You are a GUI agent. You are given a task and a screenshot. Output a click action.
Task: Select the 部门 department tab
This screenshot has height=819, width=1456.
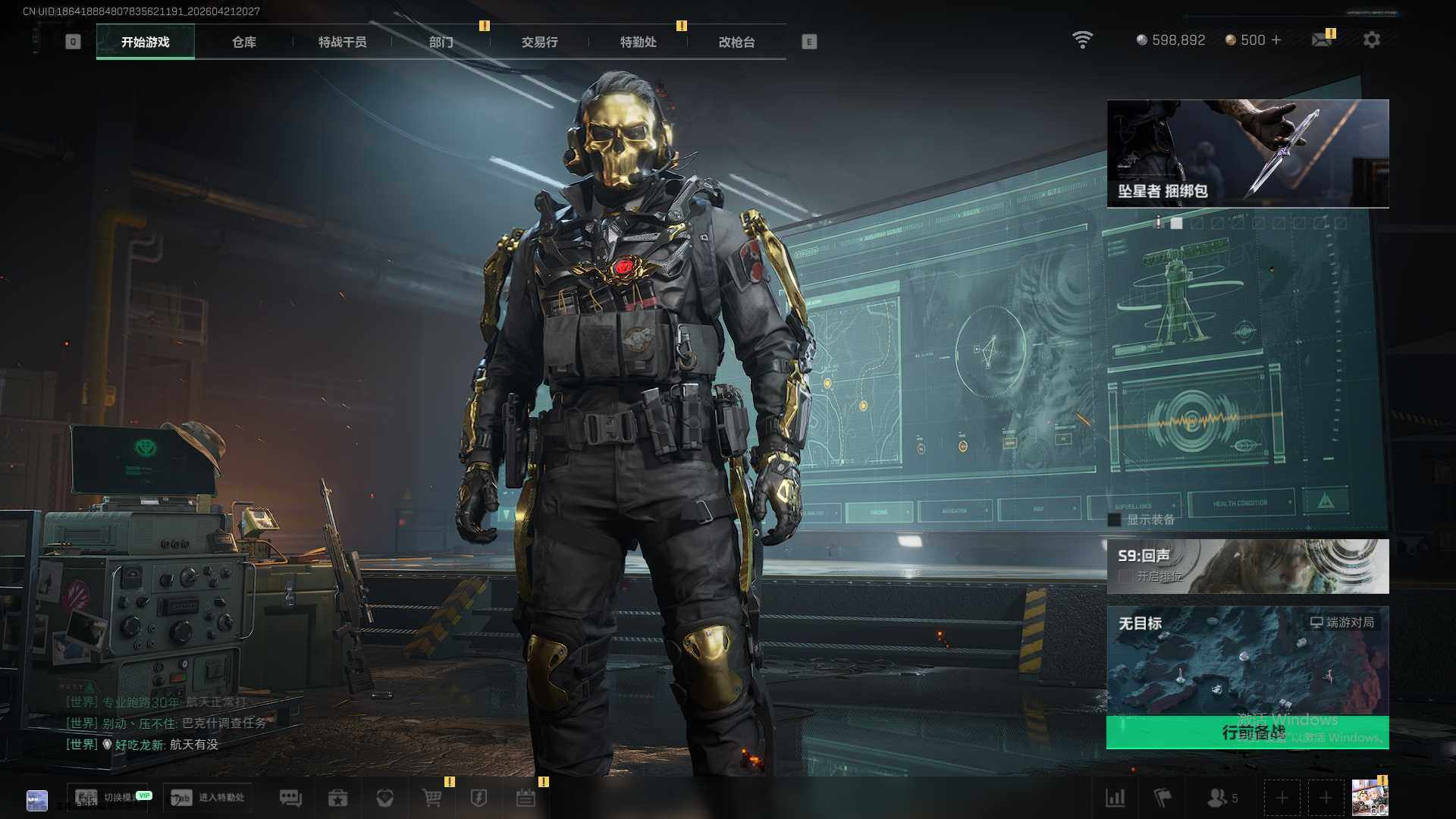point(441,42)
